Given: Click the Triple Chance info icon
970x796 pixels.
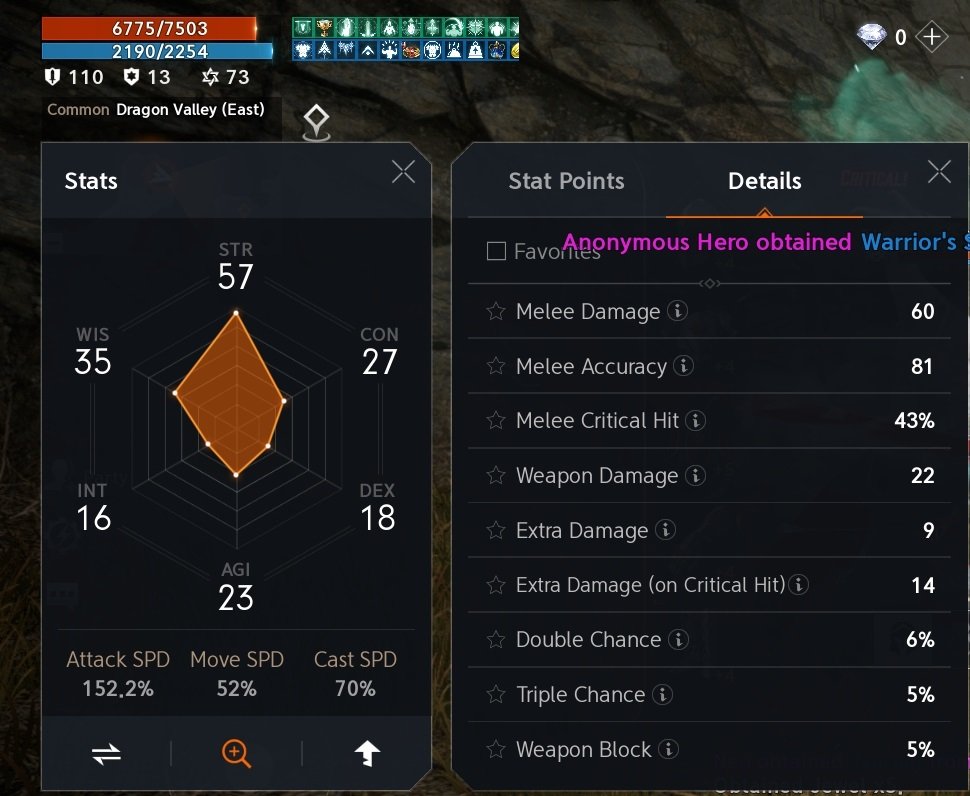Looking at the screenshot, I should [x=663, y=695].
